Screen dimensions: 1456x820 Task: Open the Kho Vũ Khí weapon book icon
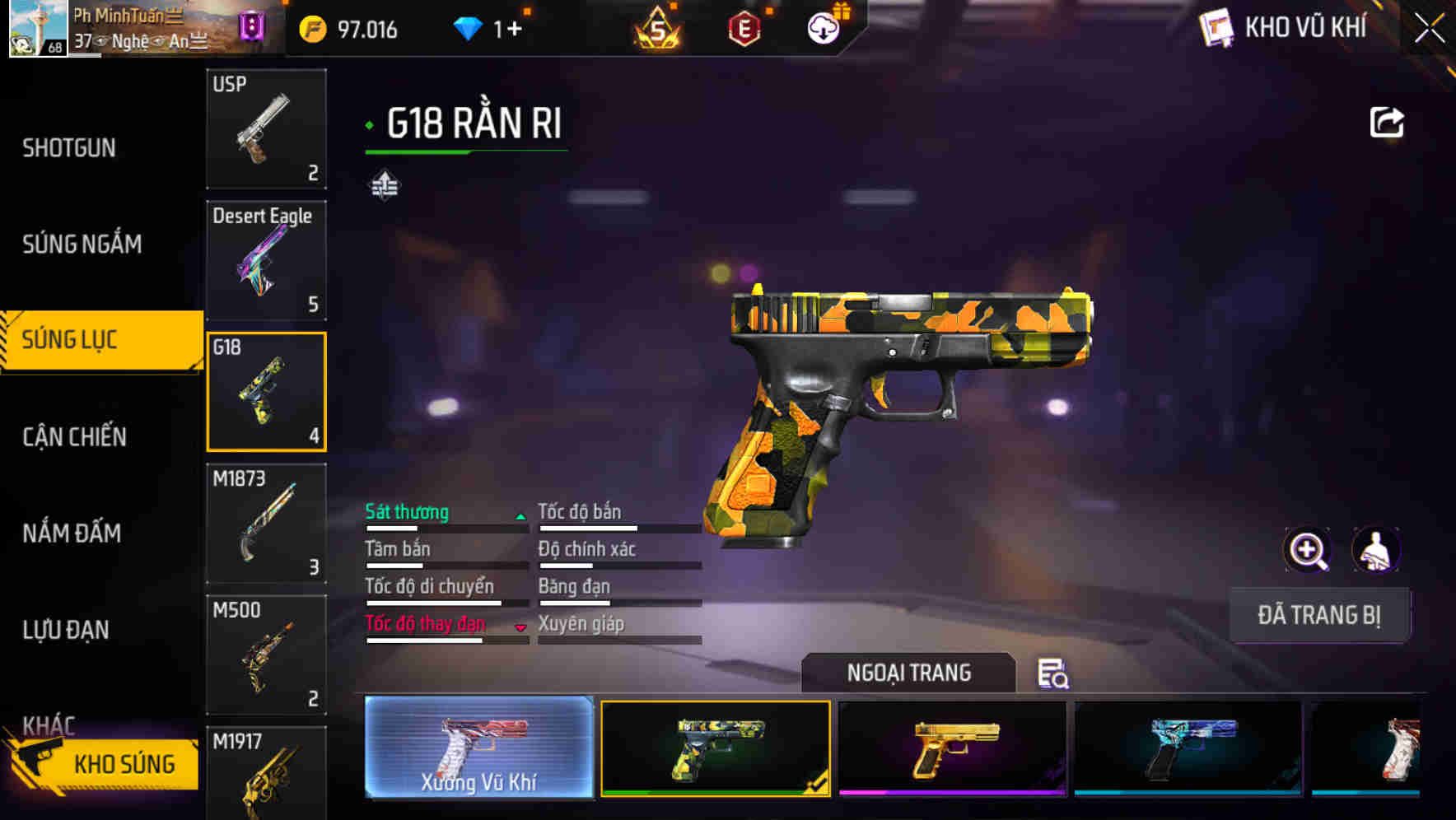(x=1217, y=27)
